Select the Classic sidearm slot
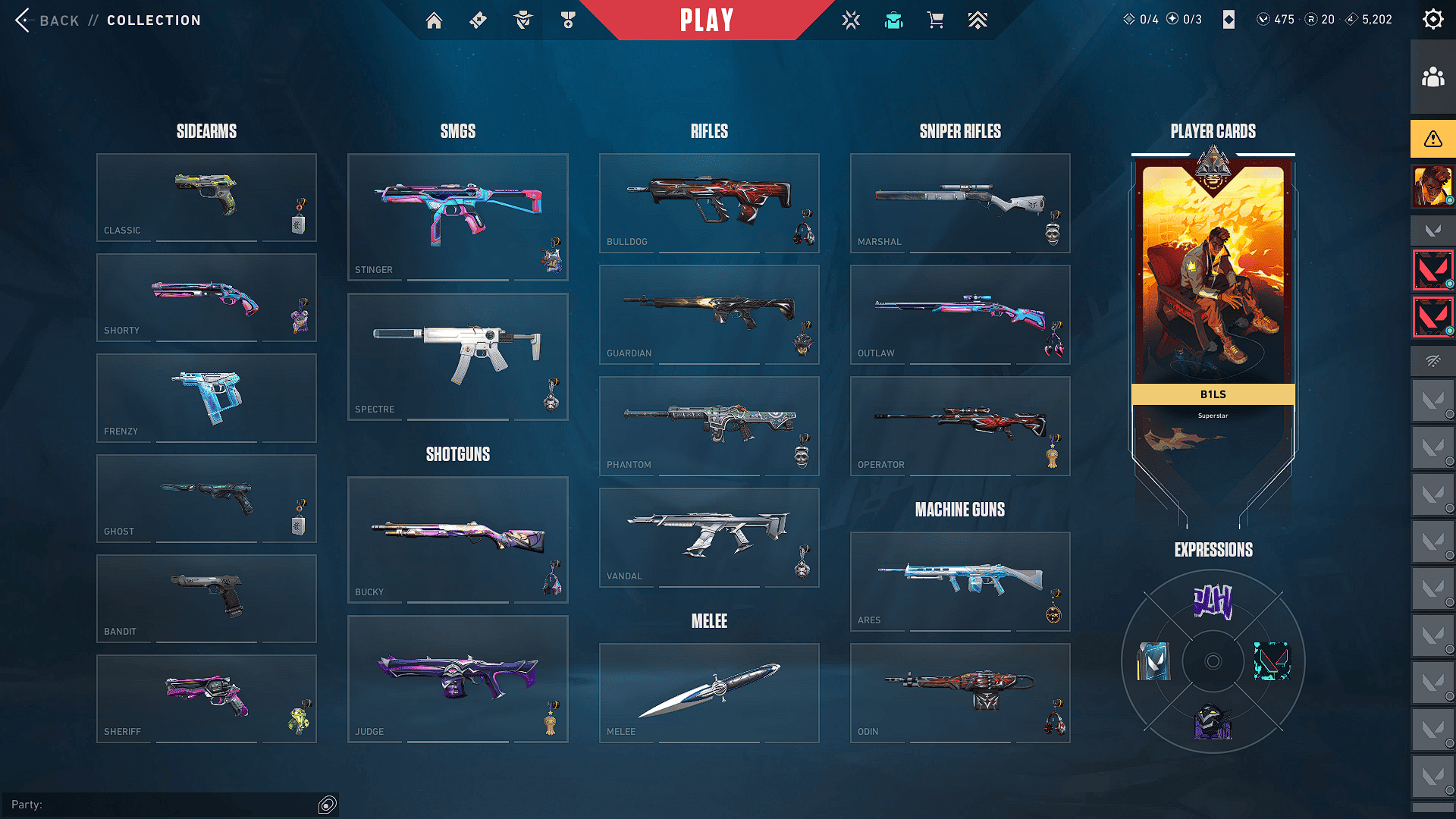This screenshot has width=1456, height=819. tap(206, 197)
